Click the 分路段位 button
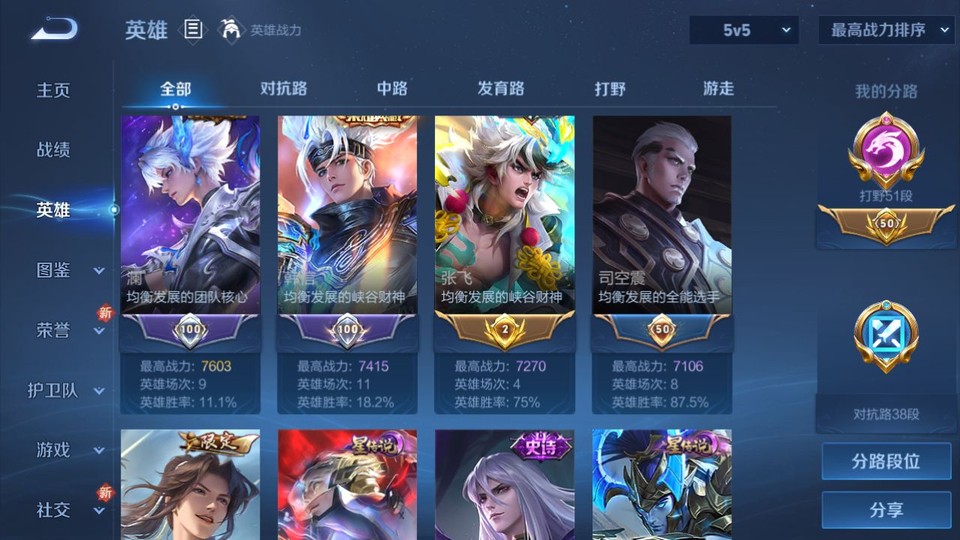Screen dimensions: 960x540 point(886,462)
